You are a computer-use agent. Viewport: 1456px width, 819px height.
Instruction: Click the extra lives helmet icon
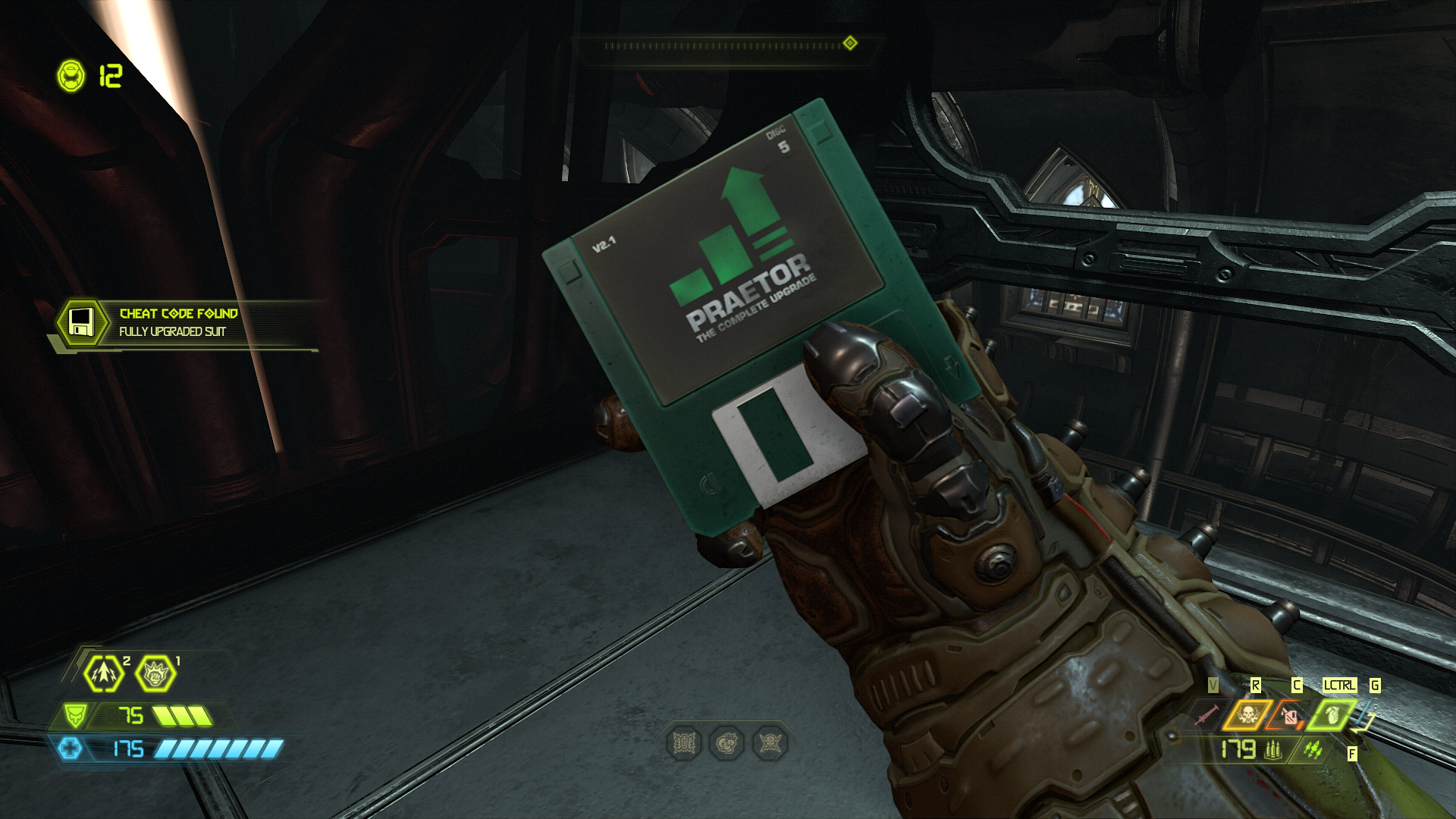[x=72, y=76]
